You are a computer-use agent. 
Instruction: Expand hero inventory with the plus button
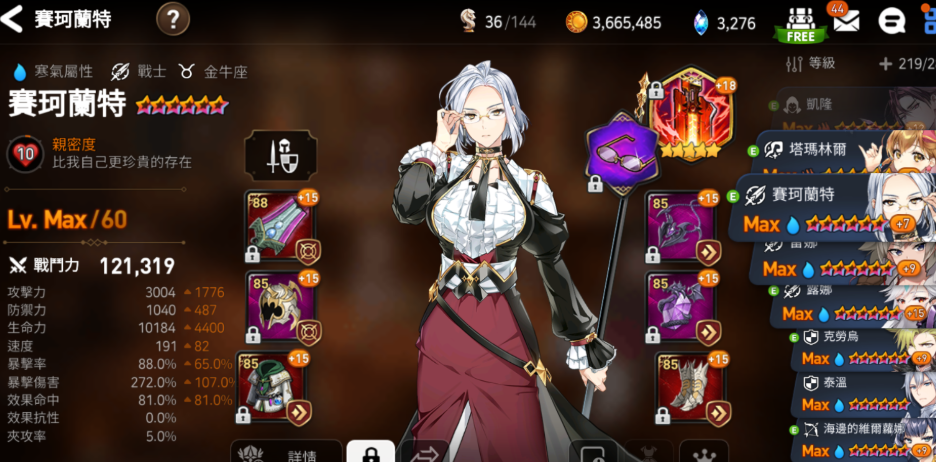coord(885,64)
